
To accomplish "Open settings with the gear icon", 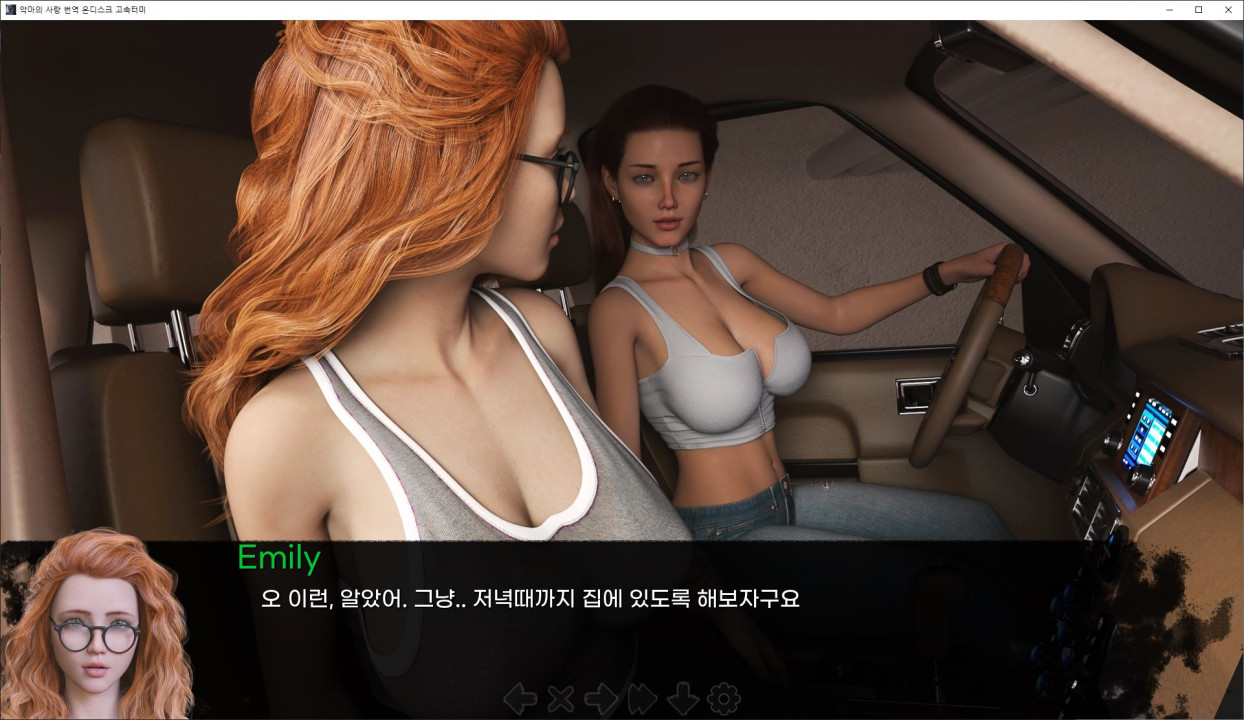I will (723, 699).
